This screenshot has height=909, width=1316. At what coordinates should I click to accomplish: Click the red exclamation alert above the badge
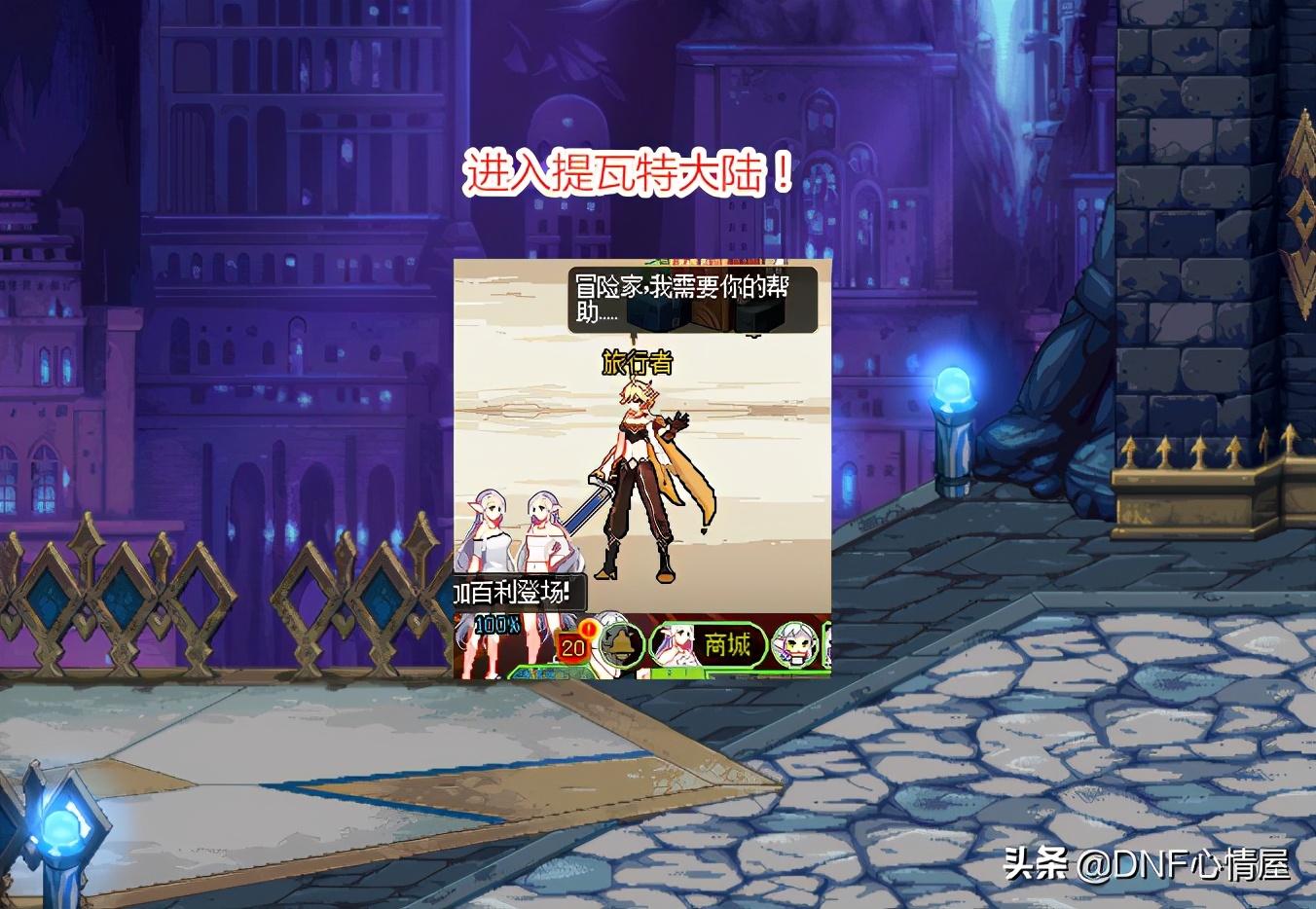pos(589,631)
